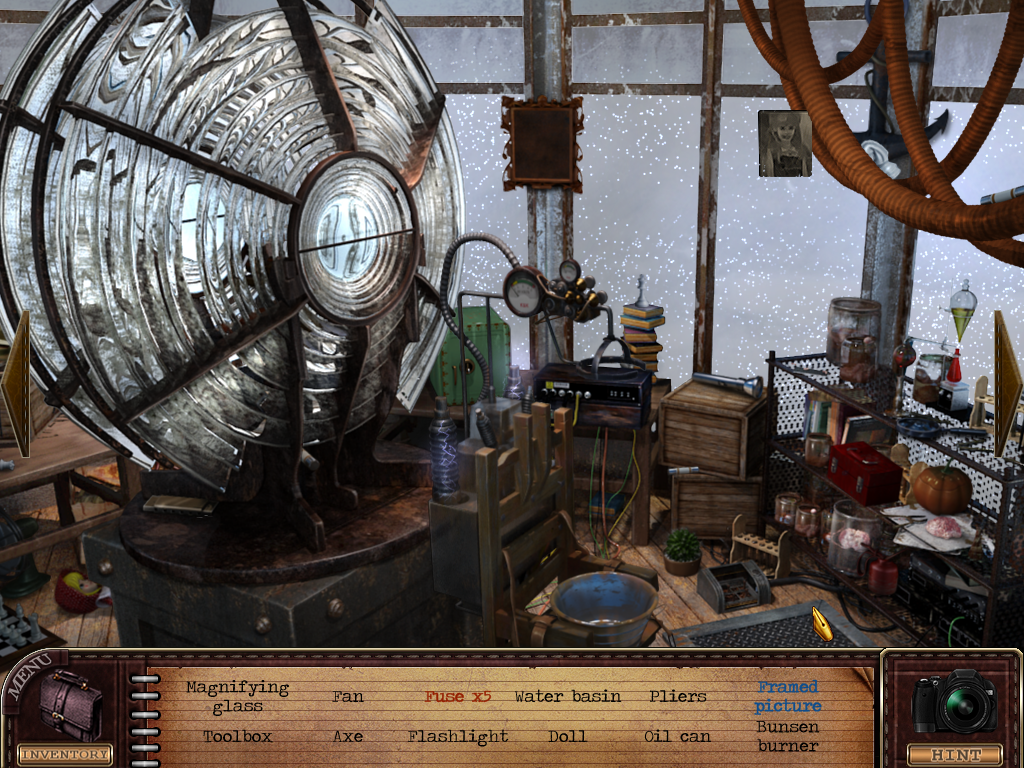The height and width of the screenshot is (768, 1024).
Task: Go to the scene on the left
Action: 16,382
